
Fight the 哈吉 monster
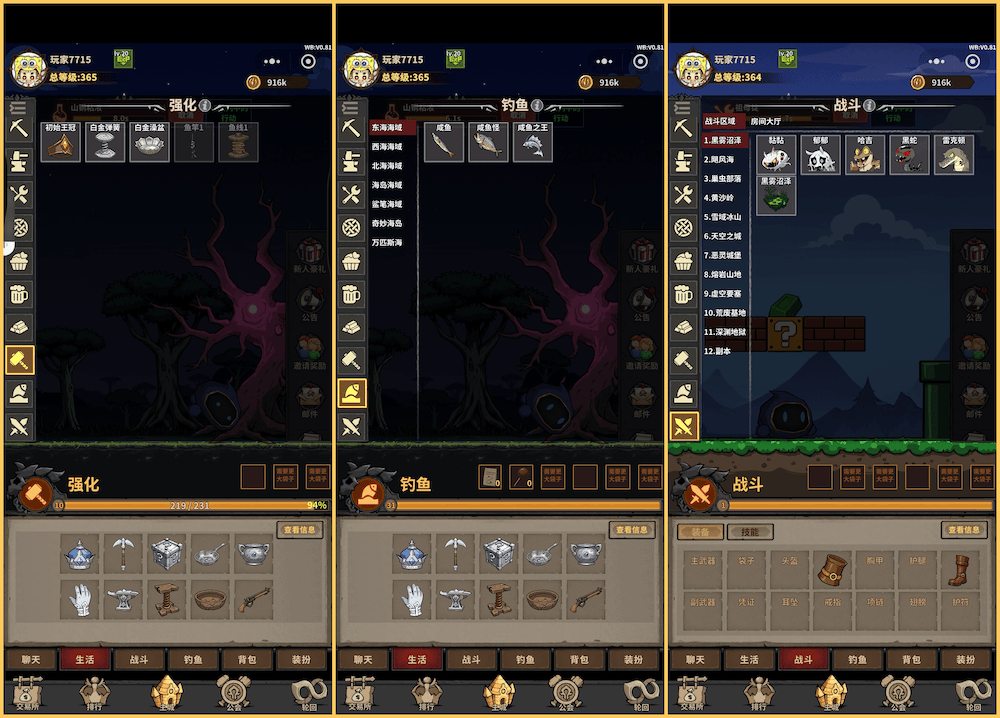click(x=865, y=155)
